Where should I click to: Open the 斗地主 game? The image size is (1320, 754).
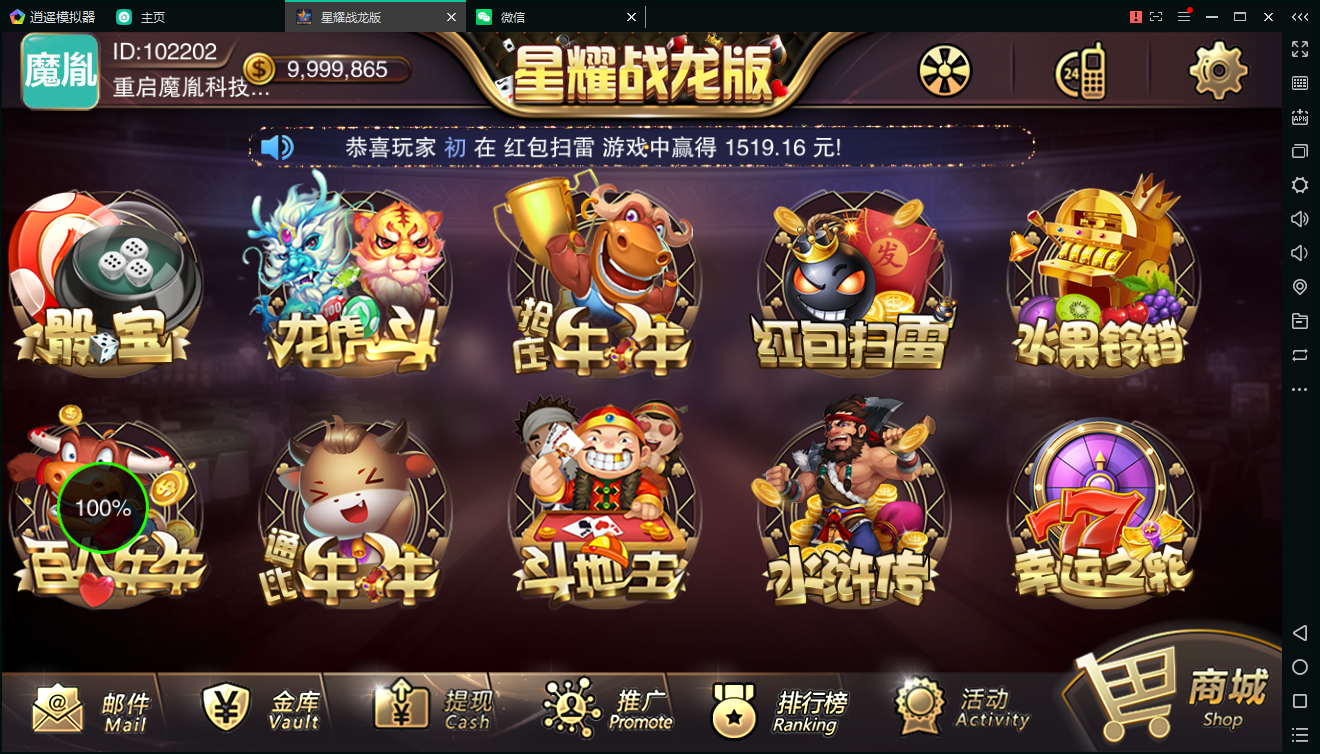(x=602, y=510)
